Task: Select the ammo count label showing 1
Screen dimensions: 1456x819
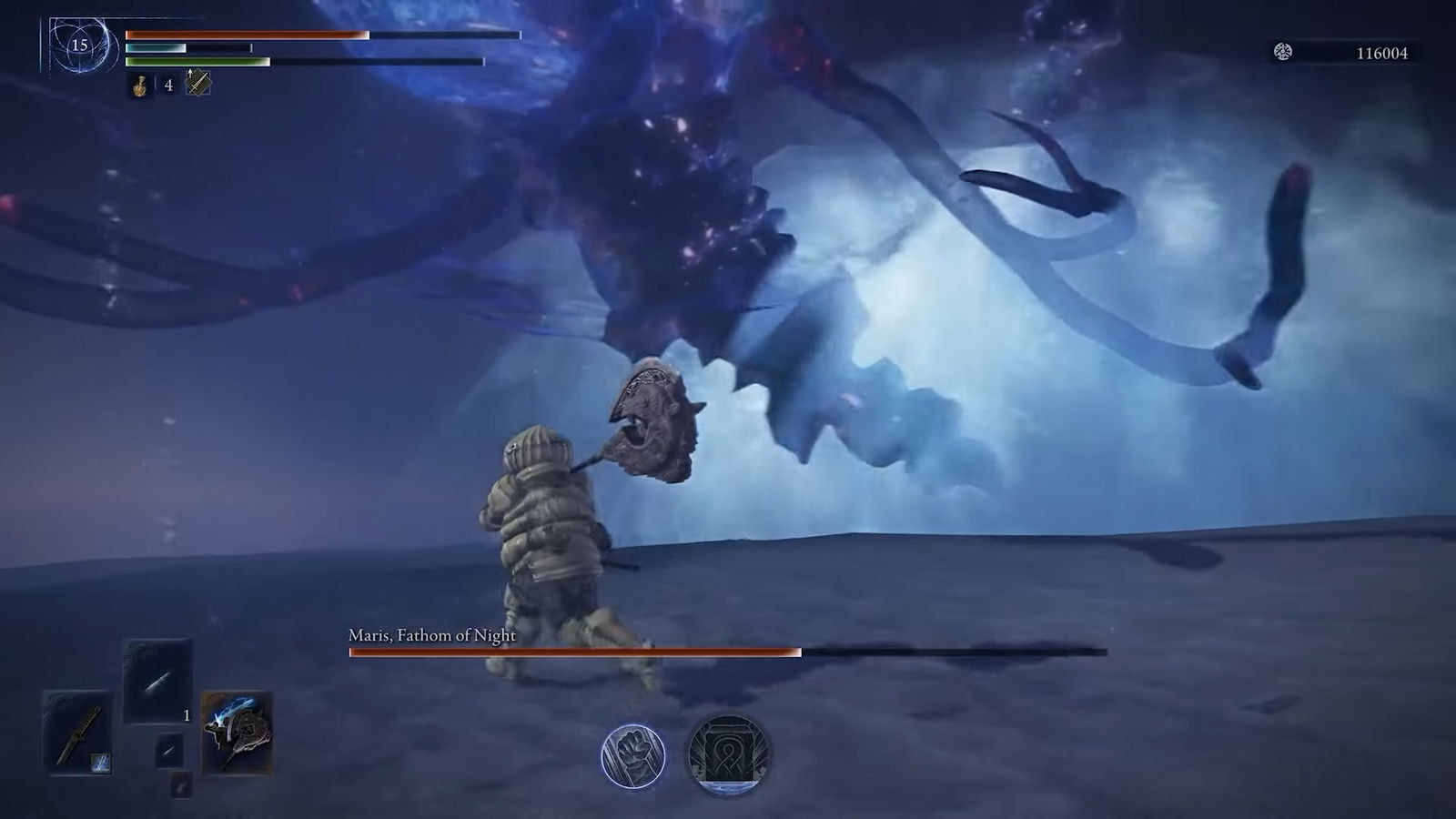Action: pos(187,716)
